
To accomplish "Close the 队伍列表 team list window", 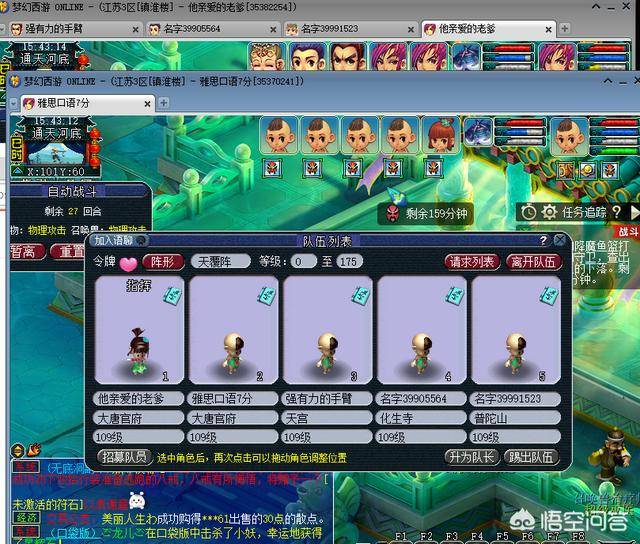I will [560, 240].
